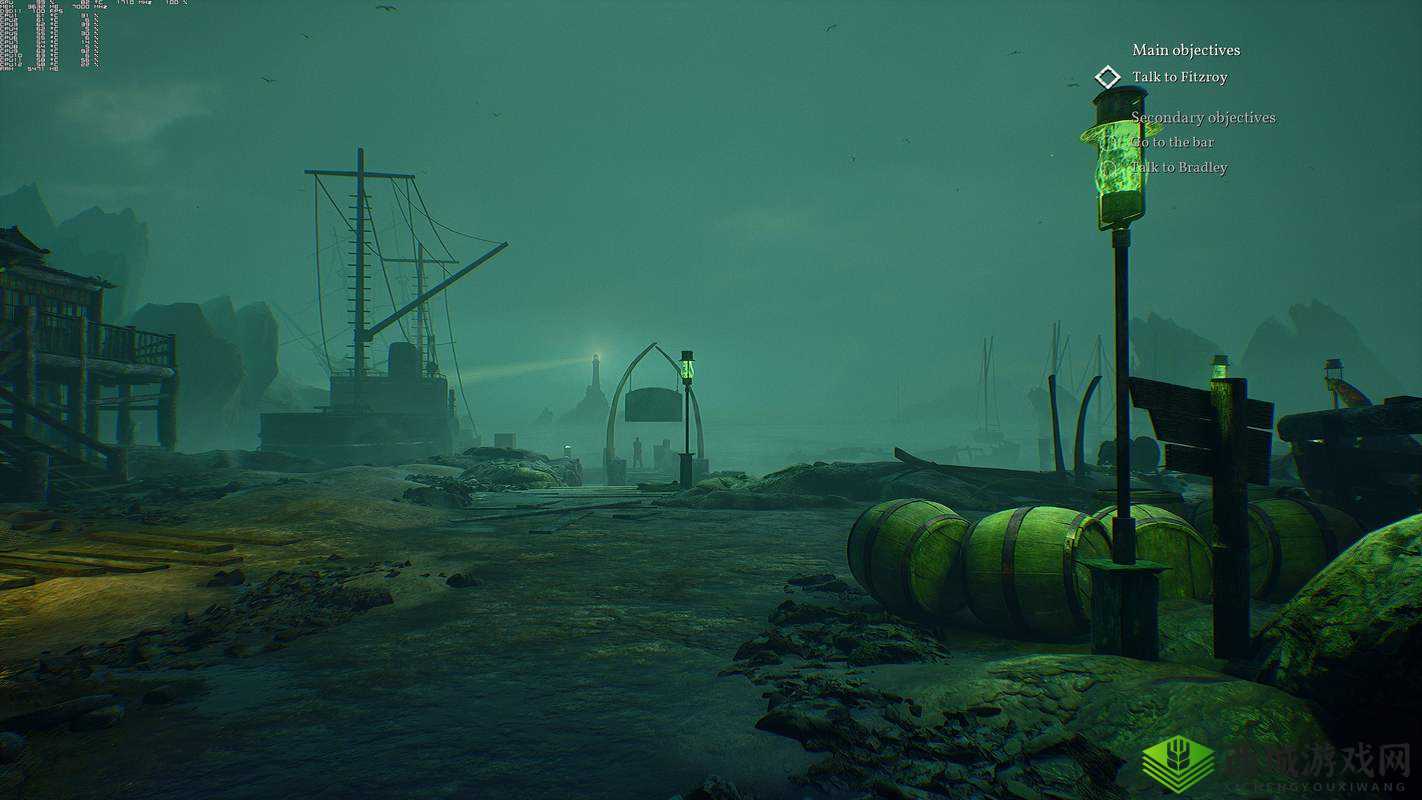This screenshot has height=800, width=1422.
Task: Choose the Go to the bar objective
Action: 1174,142
